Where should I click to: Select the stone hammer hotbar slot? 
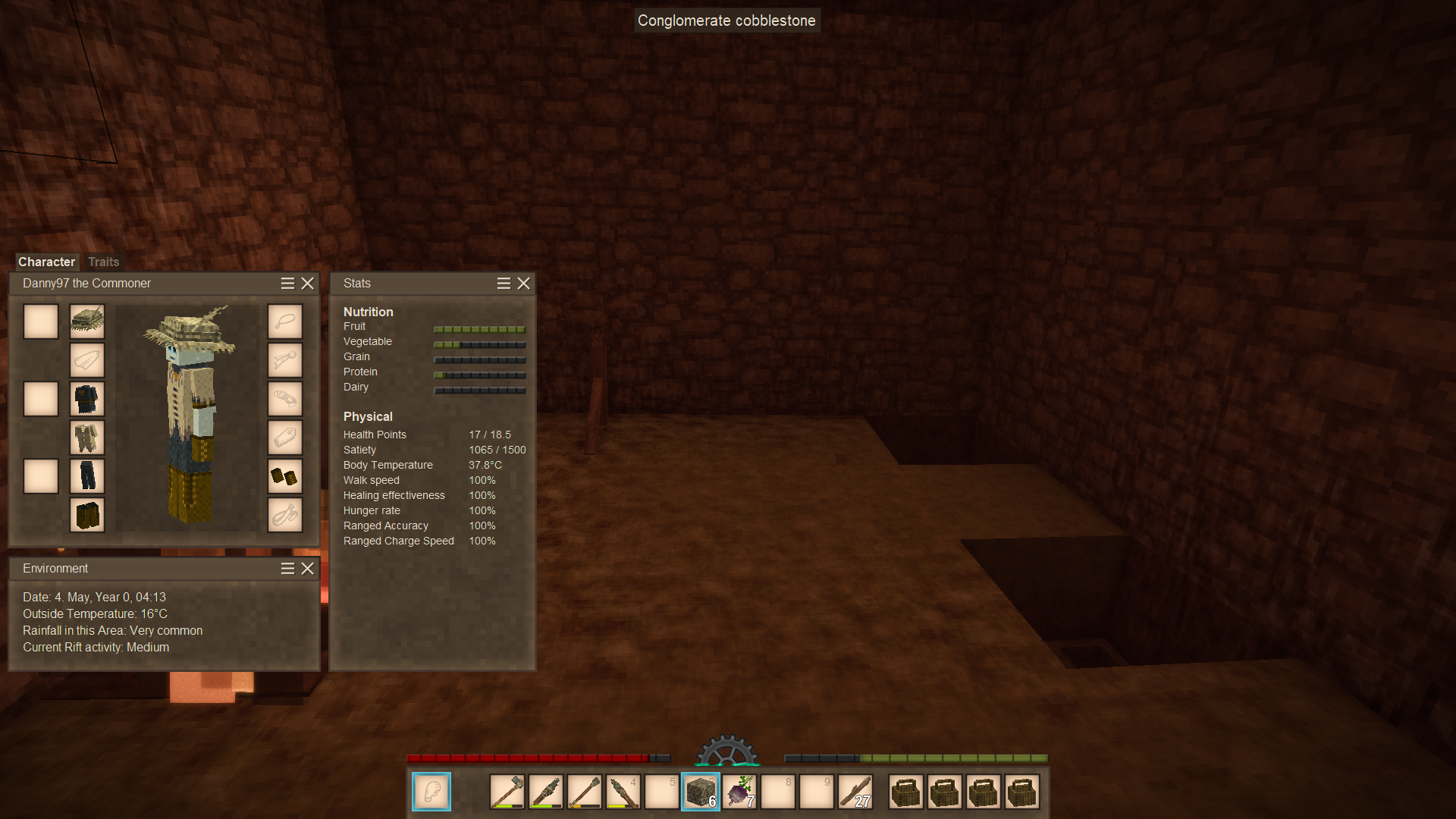click(x=507, y=792)
